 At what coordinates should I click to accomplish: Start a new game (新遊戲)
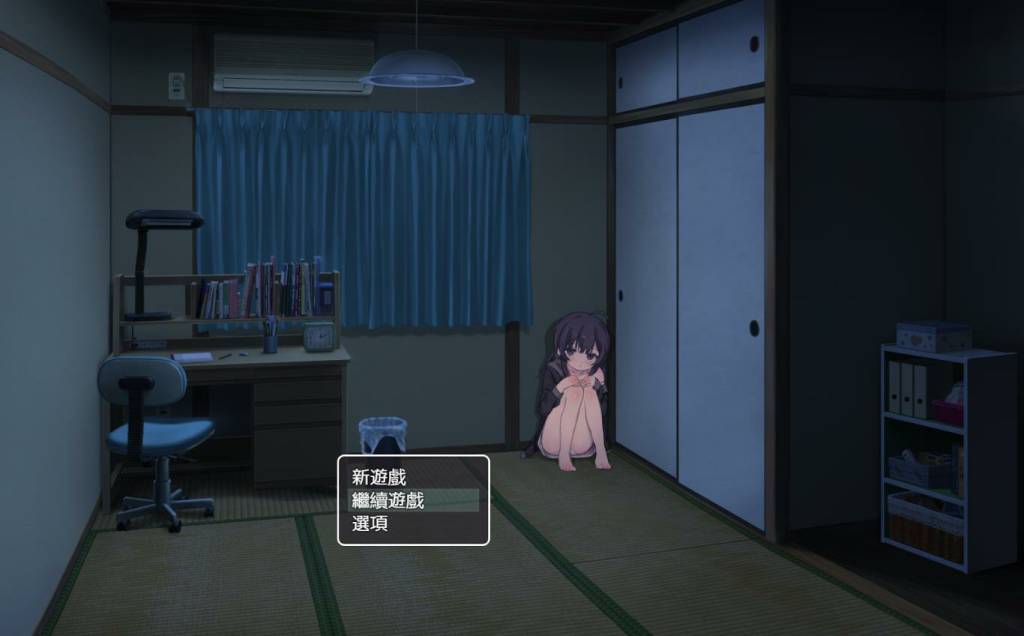[380, 478]
